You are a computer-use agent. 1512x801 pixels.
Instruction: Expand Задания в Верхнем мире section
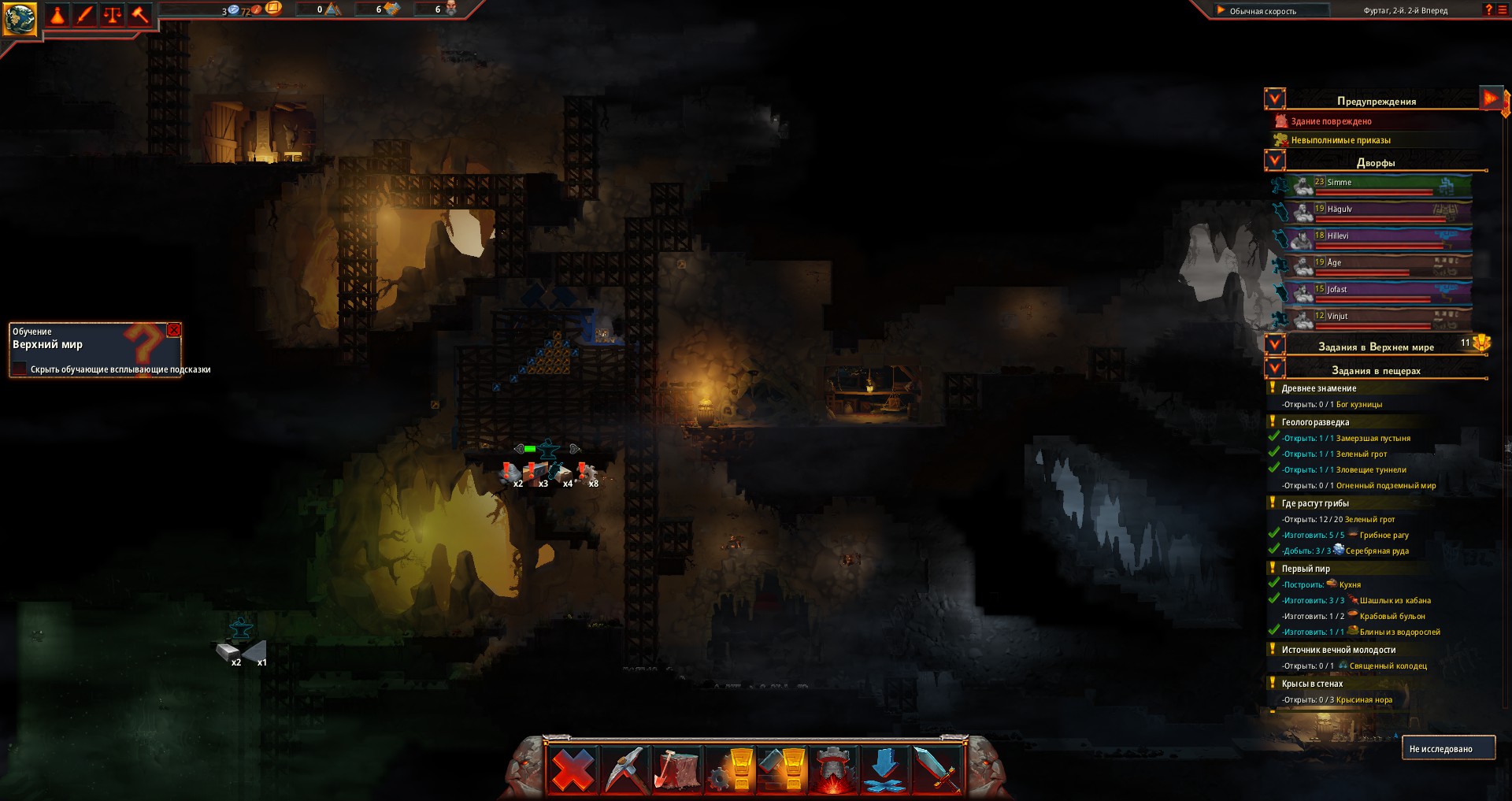[1273, 345]
